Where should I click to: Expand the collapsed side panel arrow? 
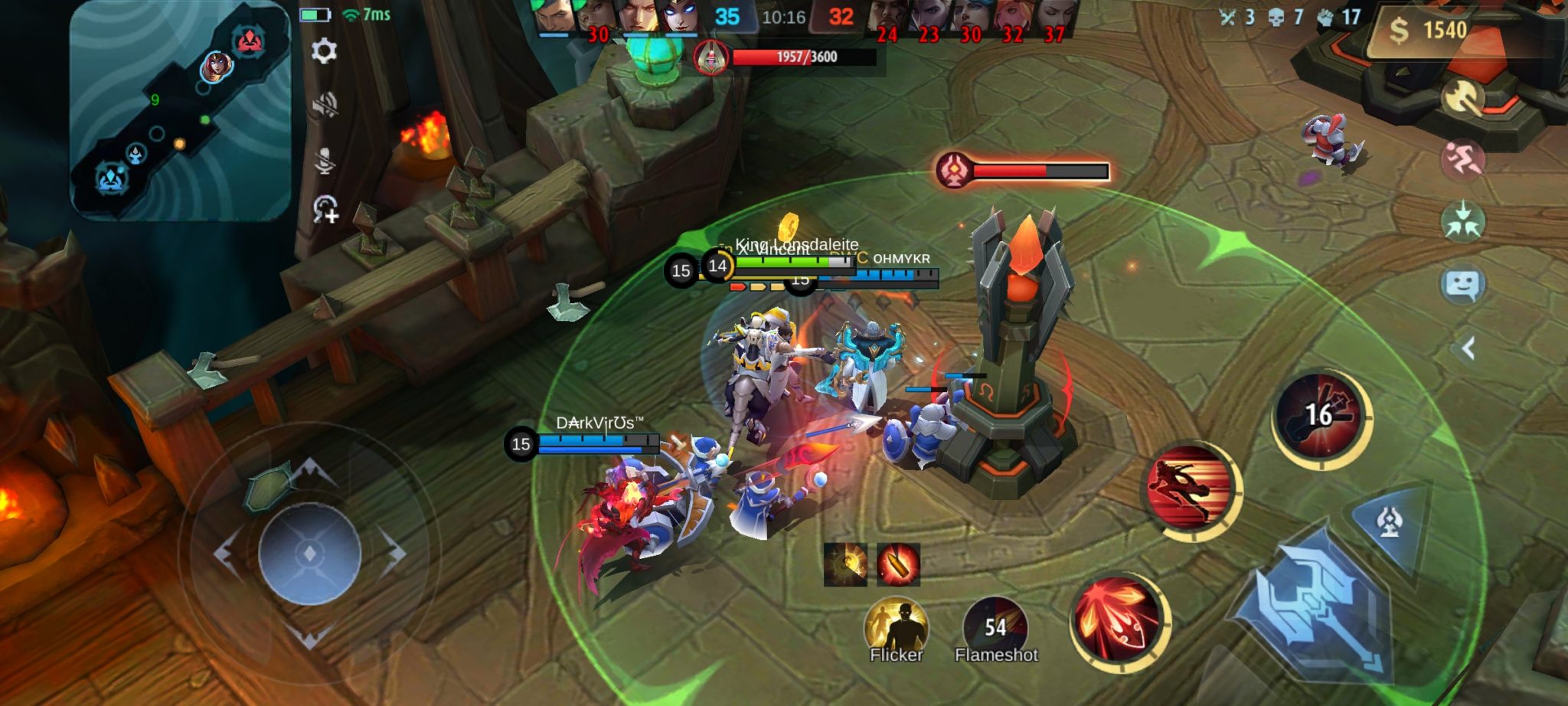click(x=1468, y=349)
